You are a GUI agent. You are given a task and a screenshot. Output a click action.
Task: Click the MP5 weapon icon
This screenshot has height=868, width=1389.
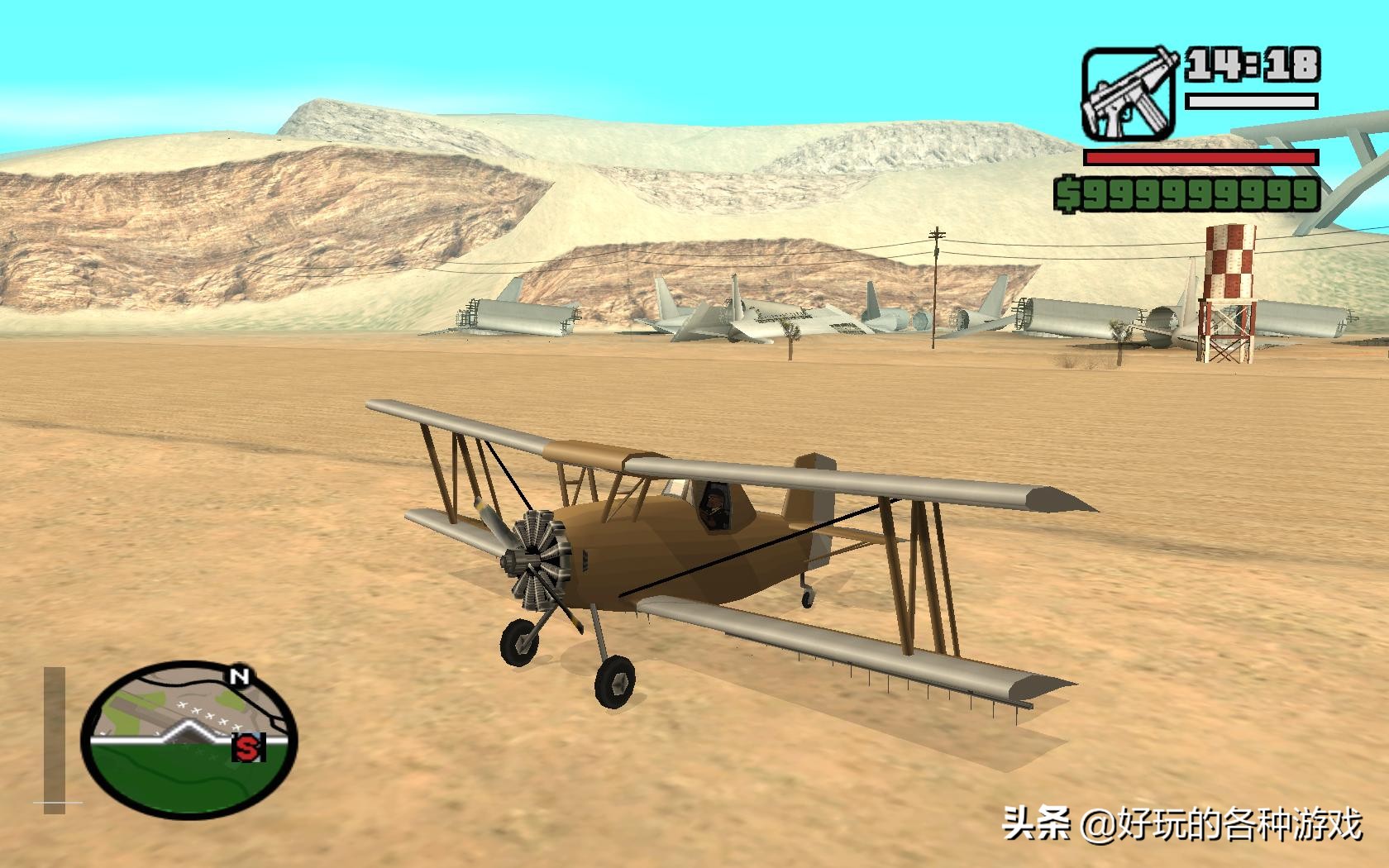(1130, 93)
